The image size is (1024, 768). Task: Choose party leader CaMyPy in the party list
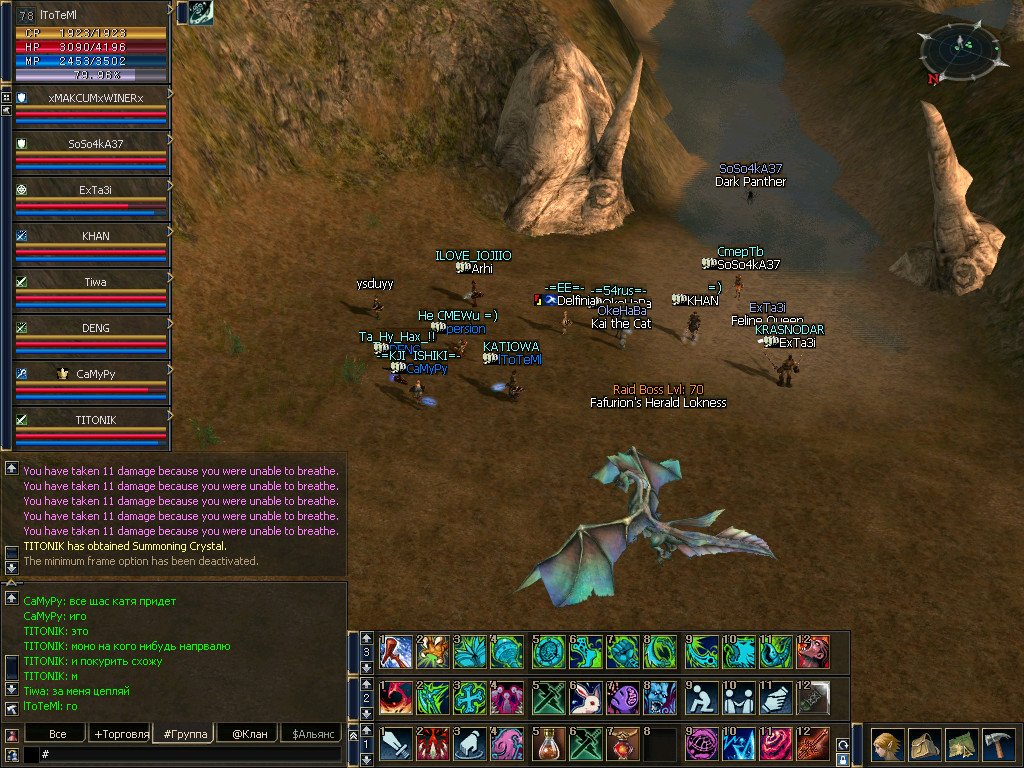coord(96,374)
